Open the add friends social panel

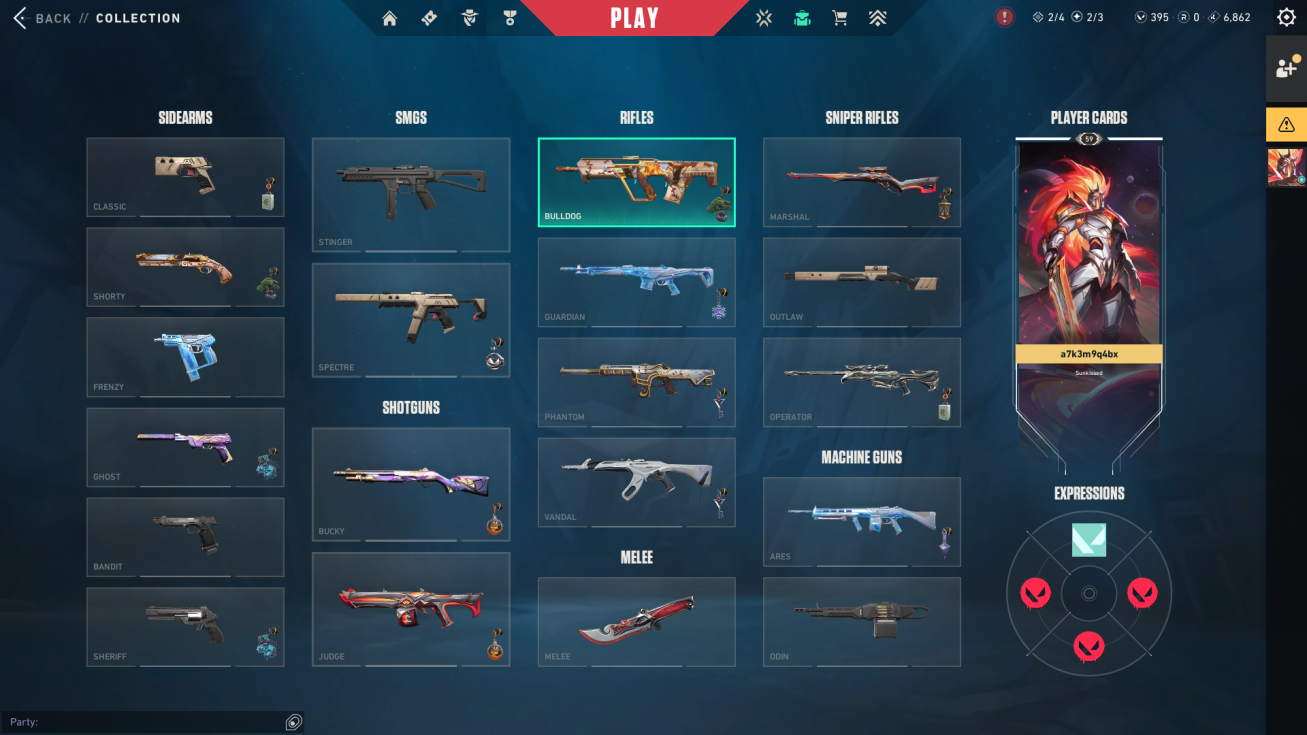pyautogui.click(x=1286, y=68)
